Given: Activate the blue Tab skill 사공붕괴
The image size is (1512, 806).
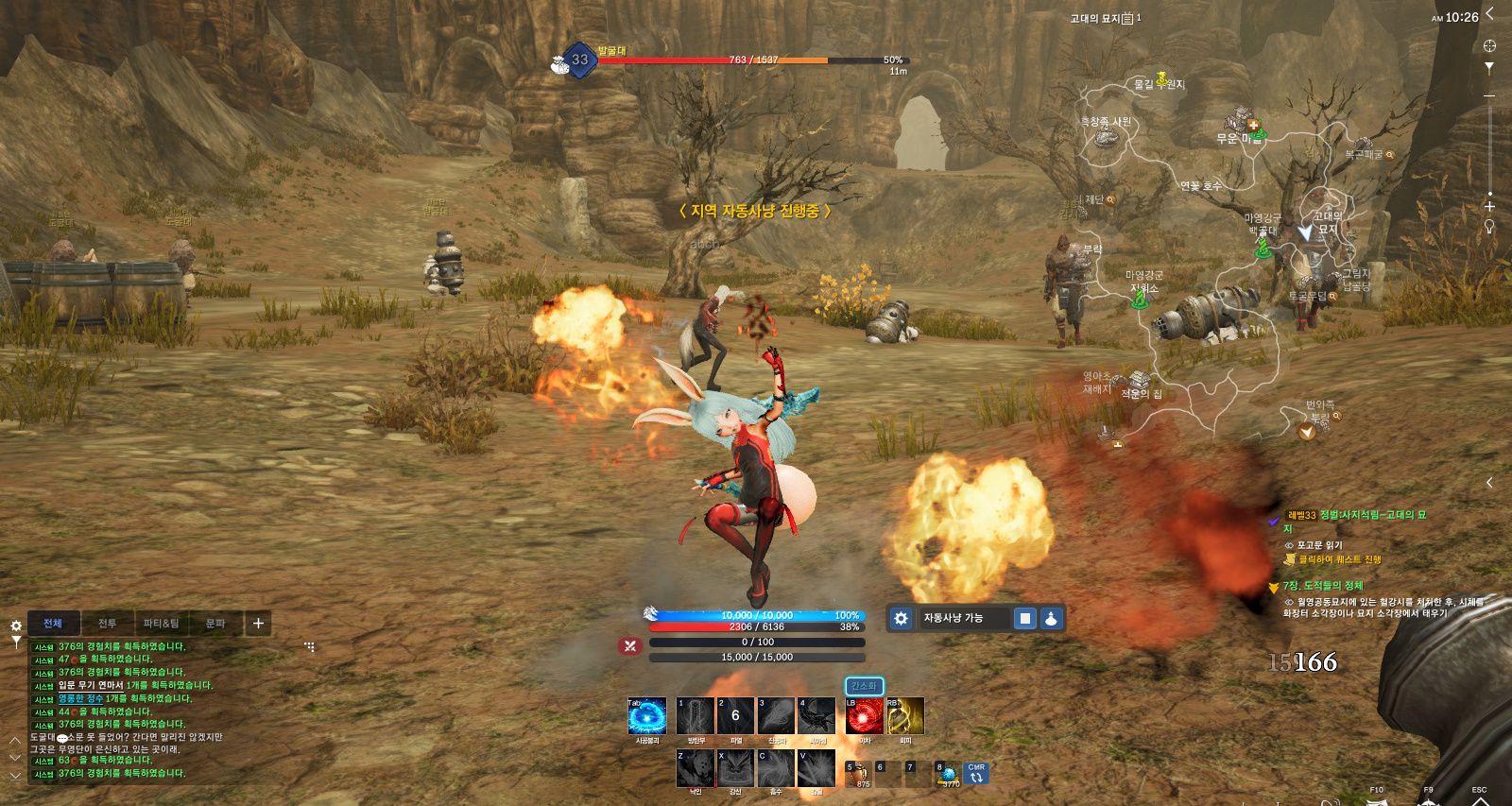Looking at the screenshot, I should (647, 716).
